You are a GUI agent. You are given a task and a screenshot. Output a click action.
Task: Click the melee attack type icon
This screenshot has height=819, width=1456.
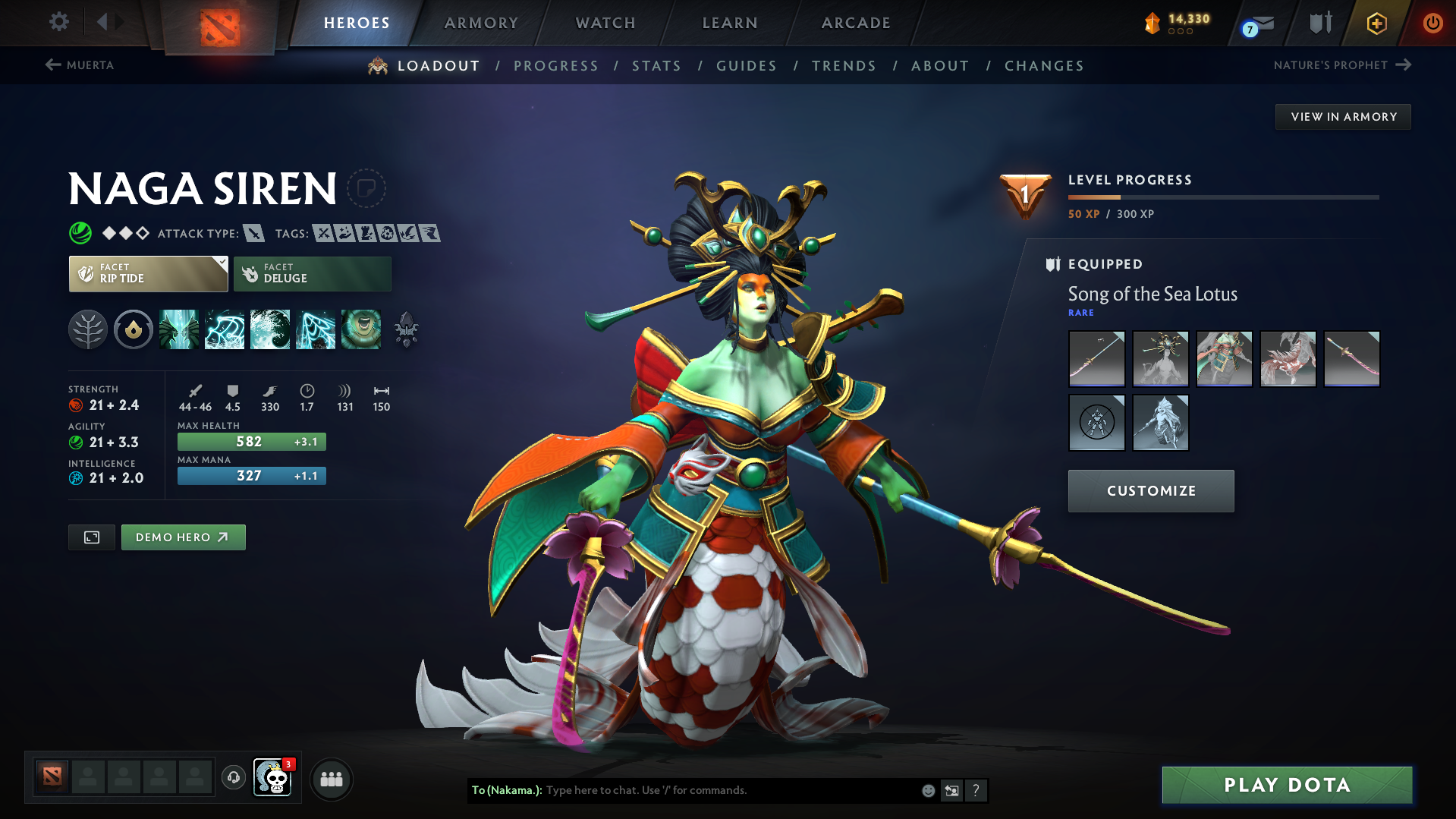(x=255, y=233)
